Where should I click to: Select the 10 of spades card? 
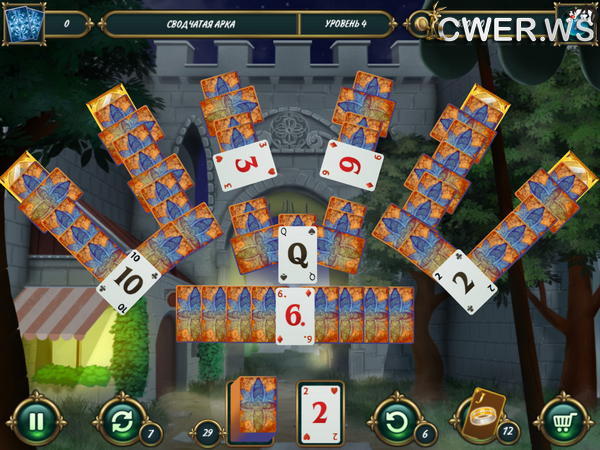pyautogui.click(x=129, y=279)
